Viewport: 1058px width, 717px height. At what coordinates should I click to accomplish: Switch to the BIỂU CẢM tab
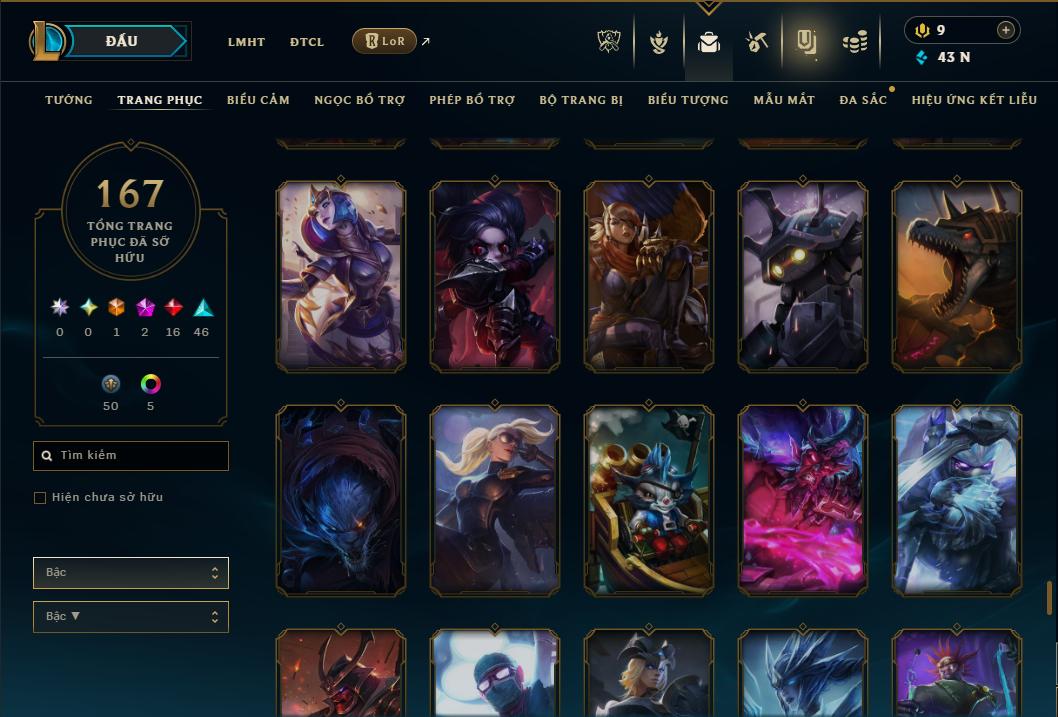[258, 100]
